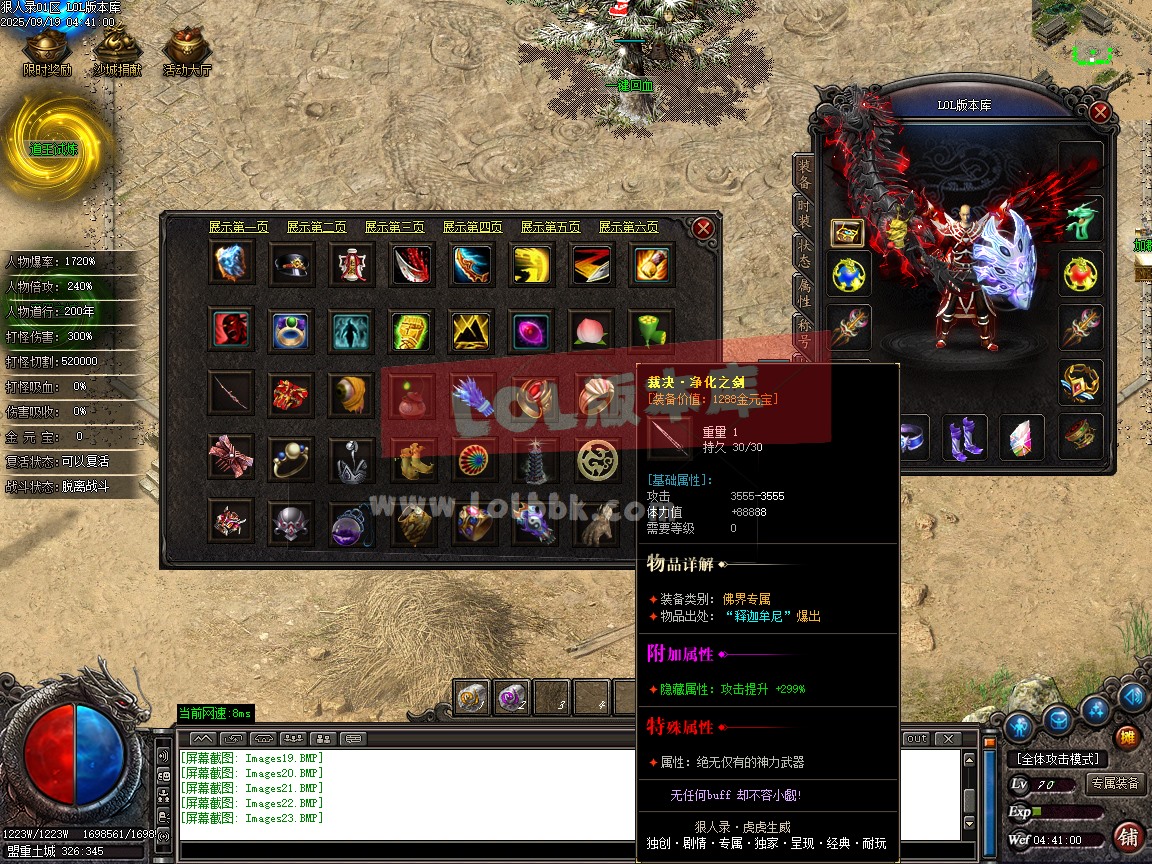Switch to 展示第四页 showcase page
Image resolution: width=1152 pixels, height=864 pixels.
pos(472,228)
